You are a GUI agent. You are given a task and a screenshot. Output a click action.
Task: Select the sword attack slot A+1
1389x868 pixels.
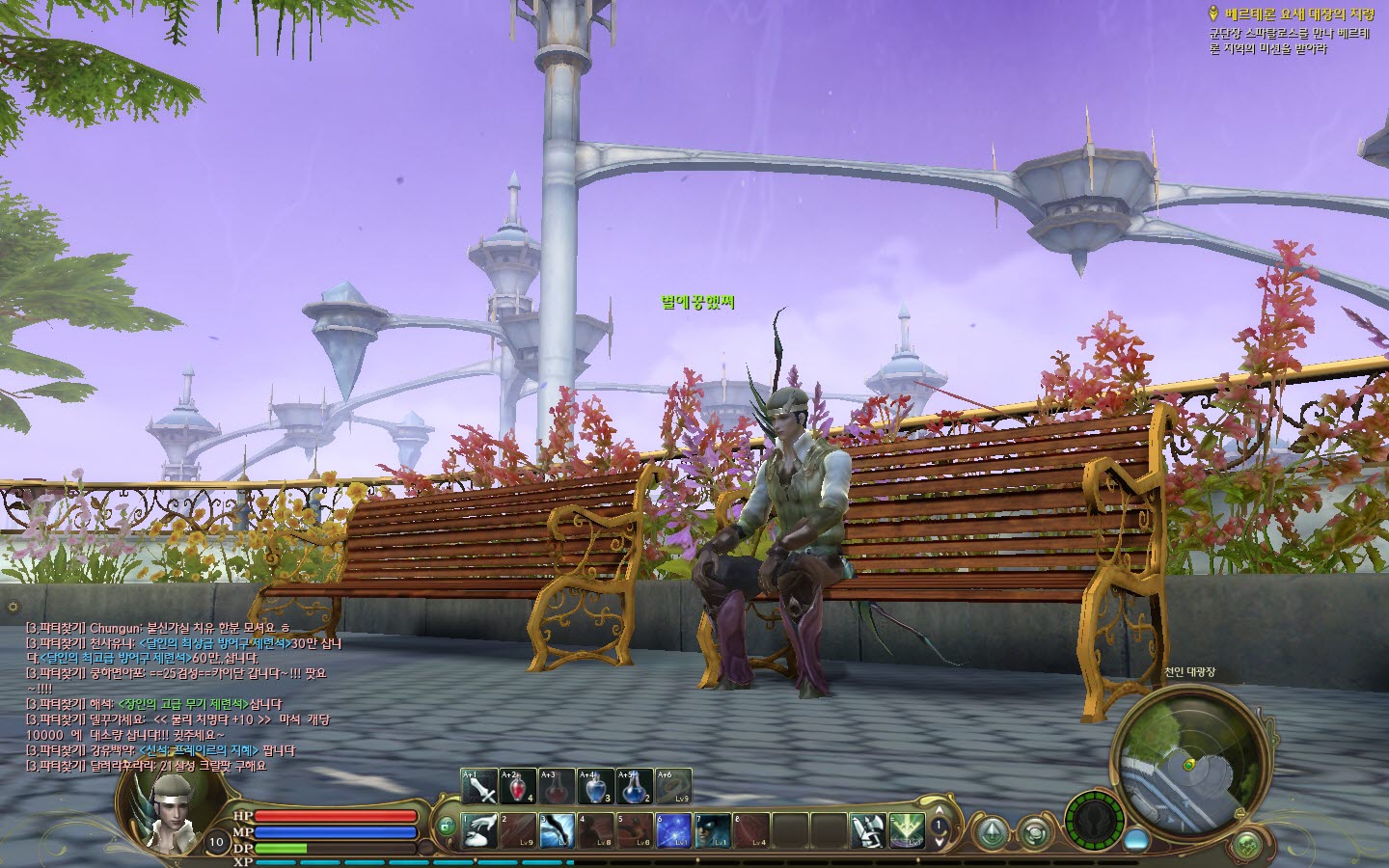479,787
